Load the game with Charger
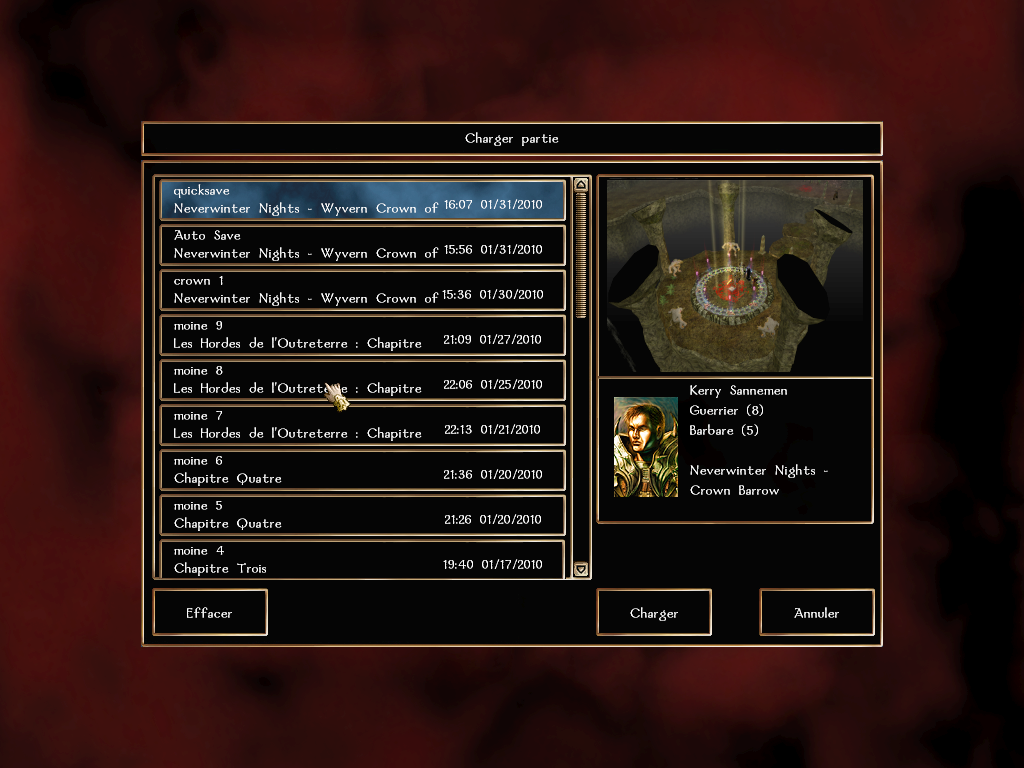This screenshot has height=768, width=1024. [654, 612]
